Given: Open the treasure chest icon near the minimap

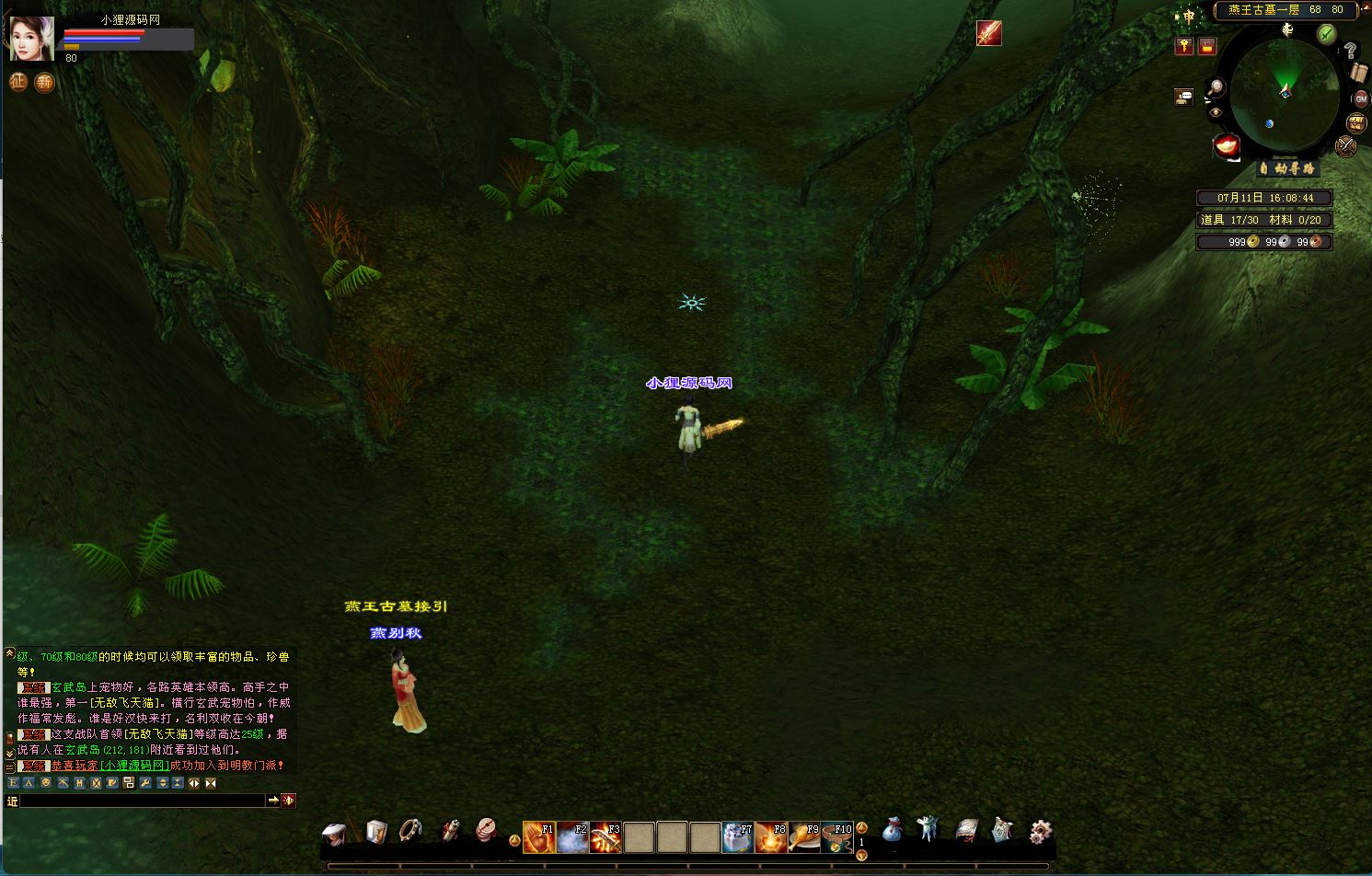Looking at the screenshot, I should point(1356,122).
